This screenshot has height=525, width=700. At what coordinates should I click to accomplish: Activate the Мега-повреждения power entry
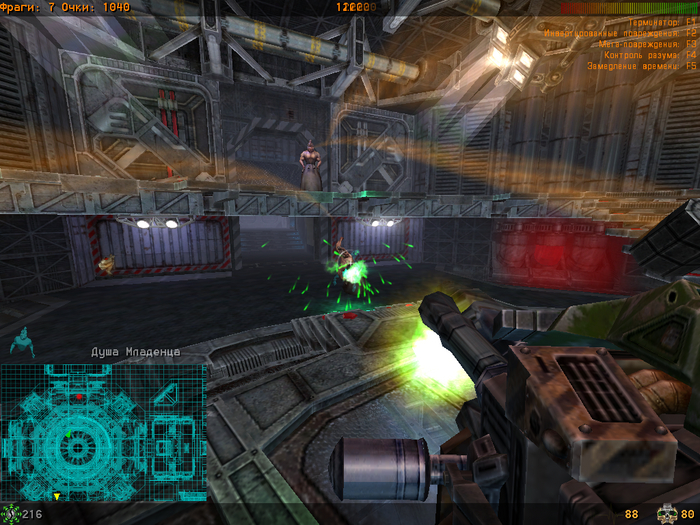coord(646,44)
